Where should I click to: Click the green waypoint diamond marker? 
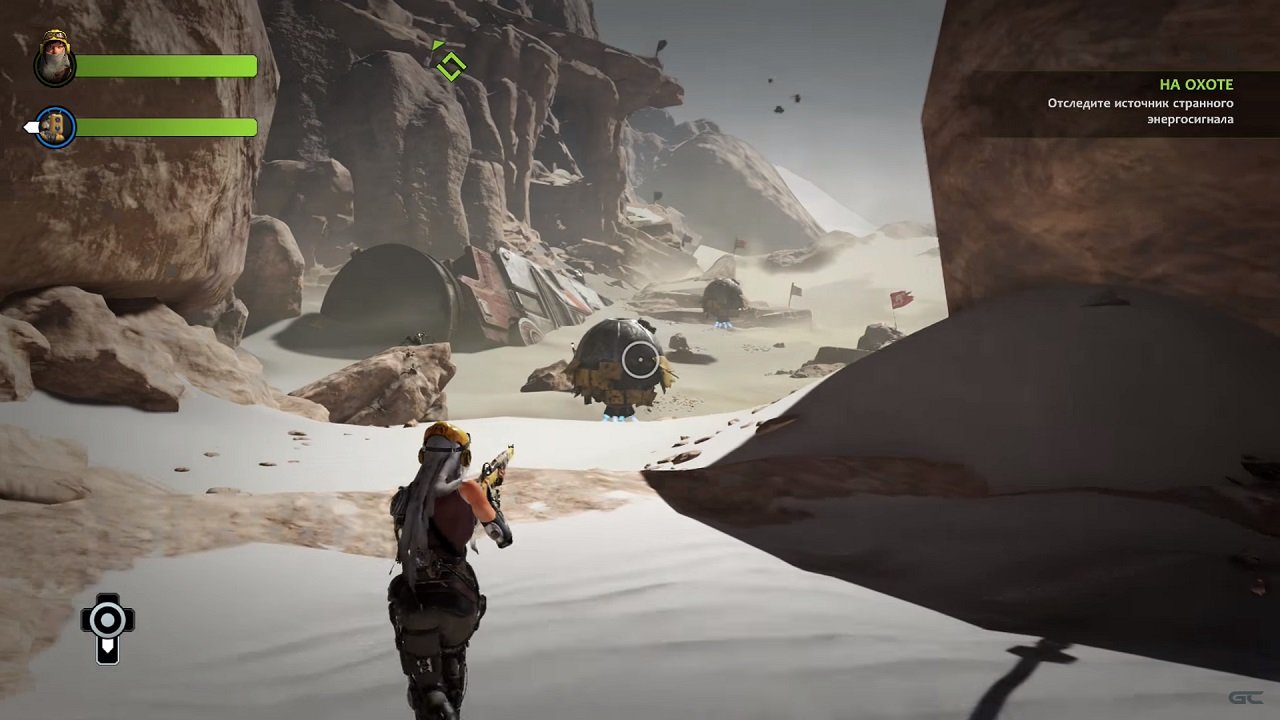pos(450,66)
